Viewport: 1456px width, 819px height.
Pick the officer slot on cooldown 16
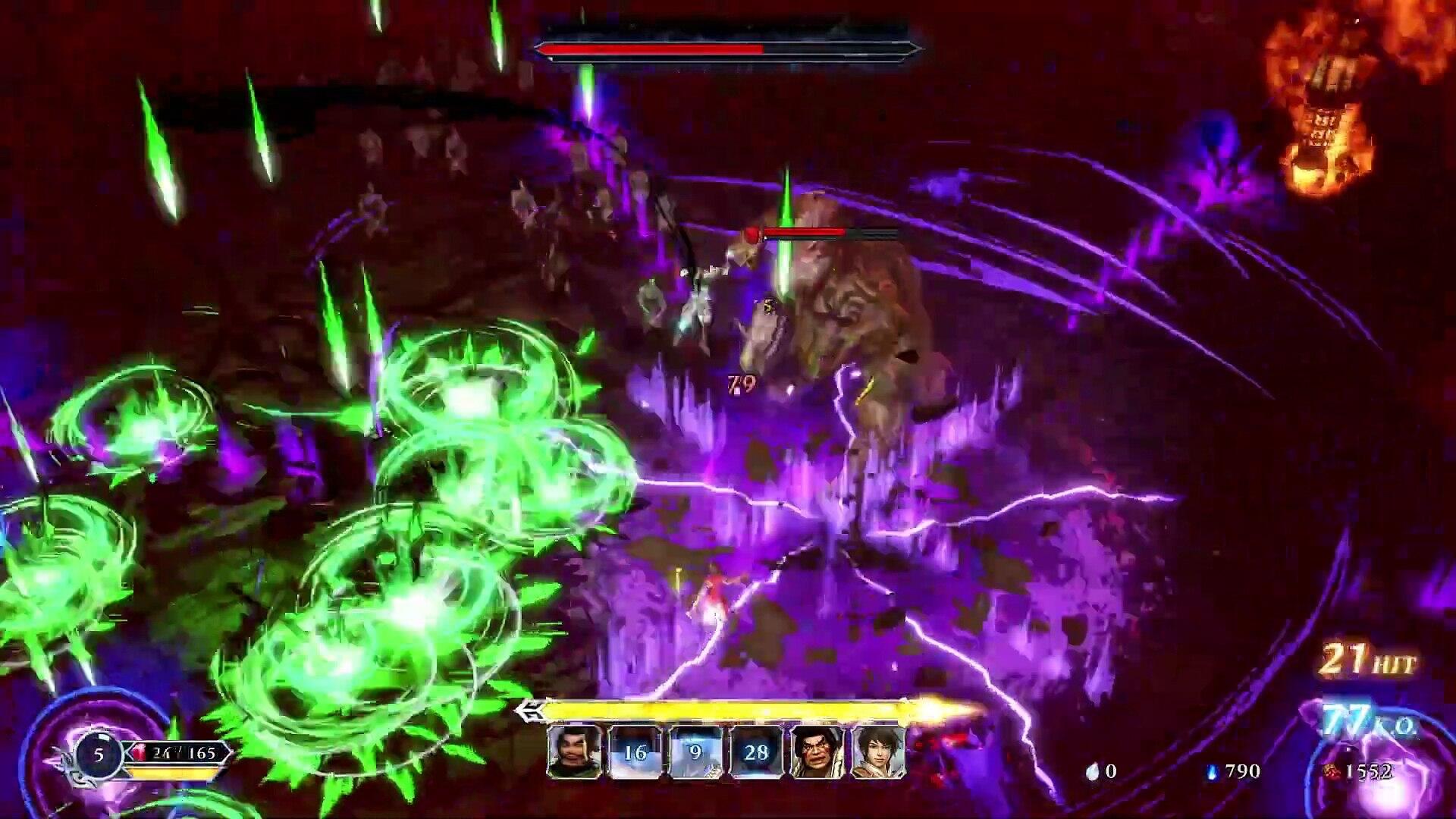pos(635,752)
